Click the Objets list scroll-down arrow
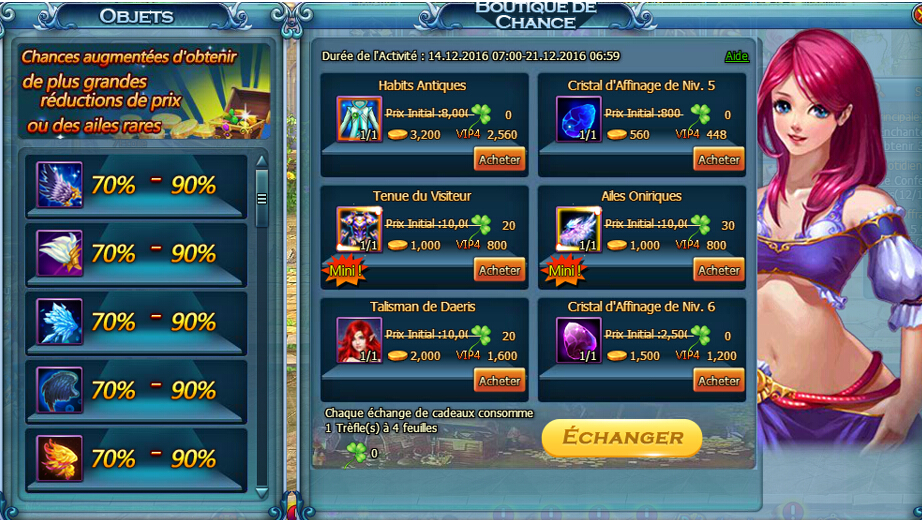 262,491
